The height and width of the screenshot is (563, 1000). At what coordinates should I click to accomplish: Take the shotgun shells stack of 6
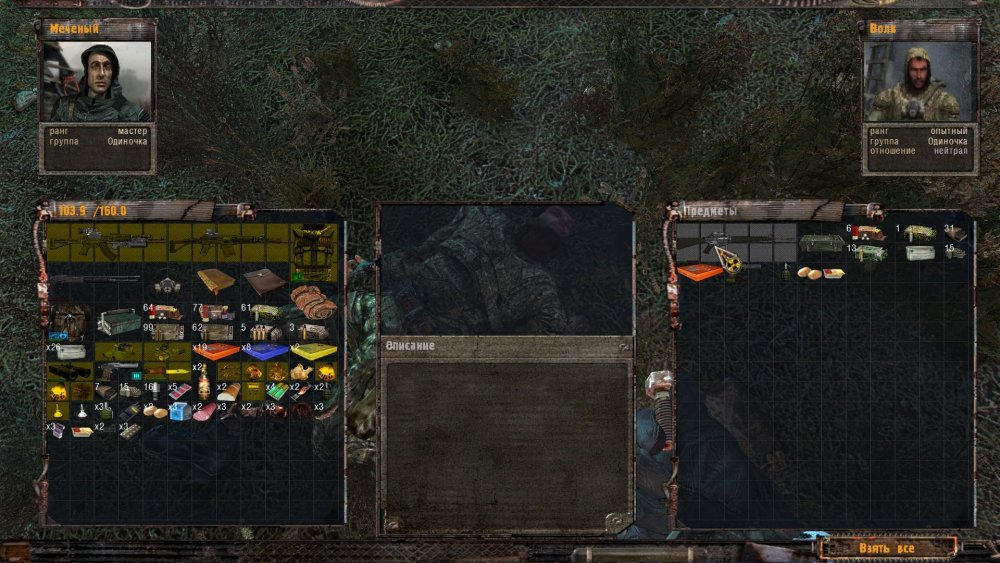click(x=867, y=234)
